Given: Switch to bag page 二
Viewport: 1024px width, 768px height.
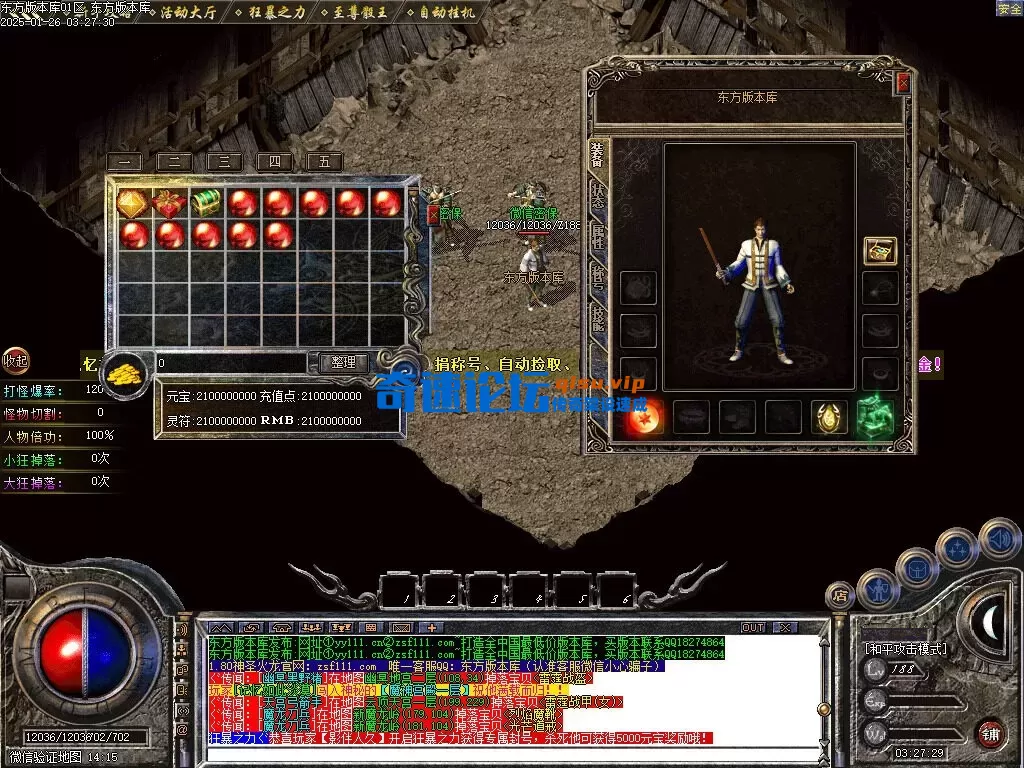Looking at the screenshot, I should (174, 162).
